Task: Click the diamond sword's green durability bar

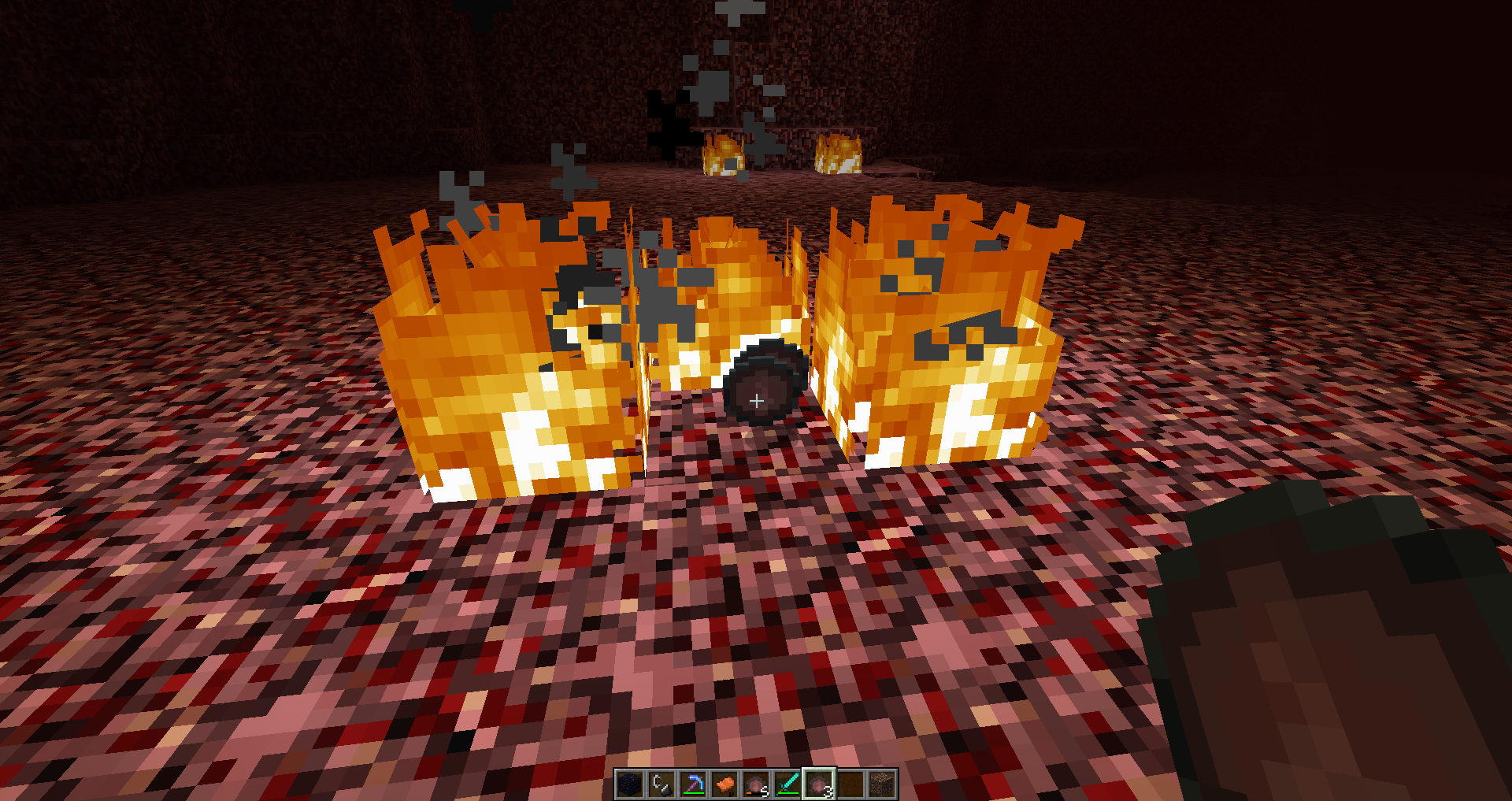Action: 789,792
